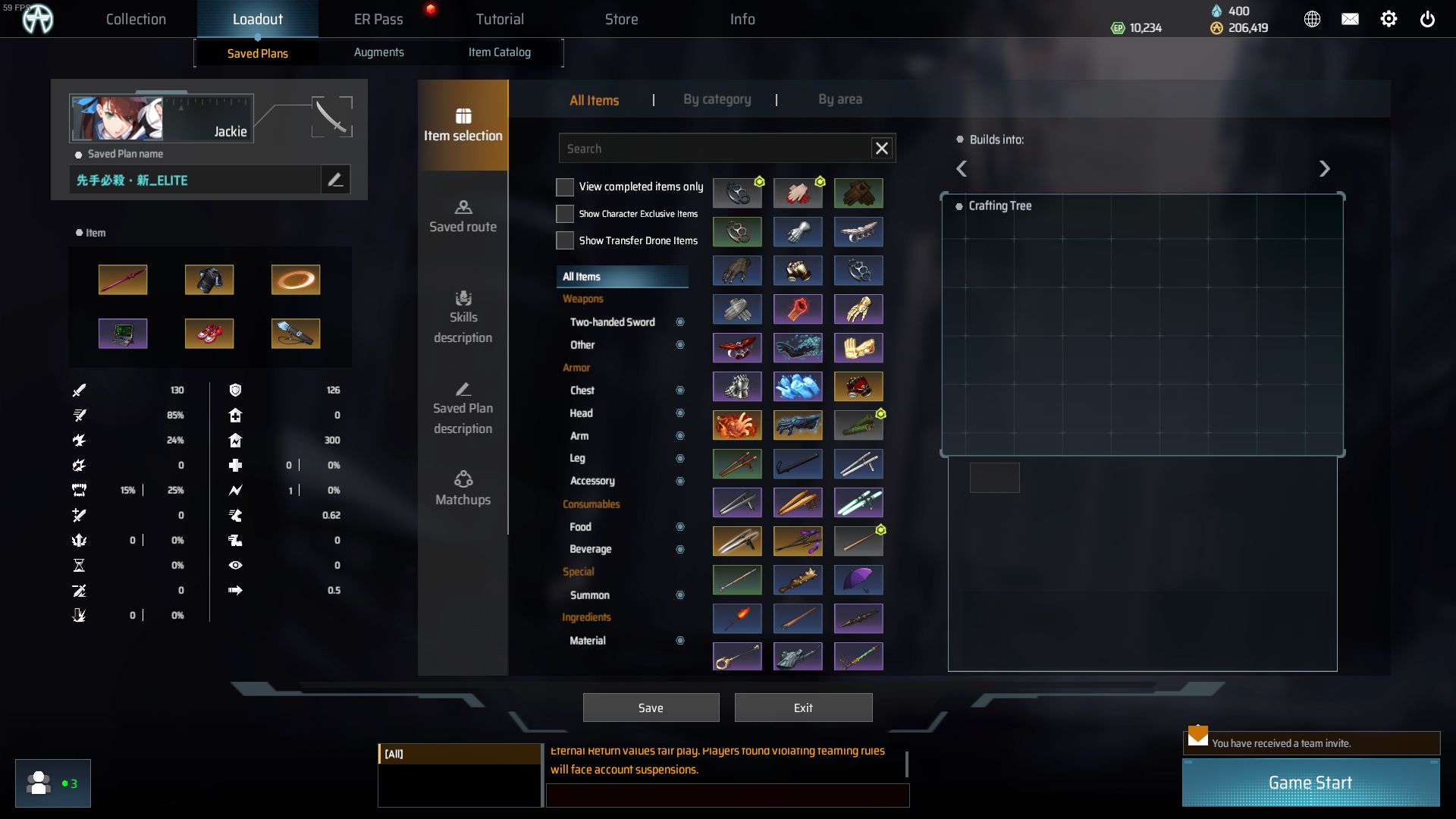
Task: Save the current loadout plan
Action: coord(651,708)
